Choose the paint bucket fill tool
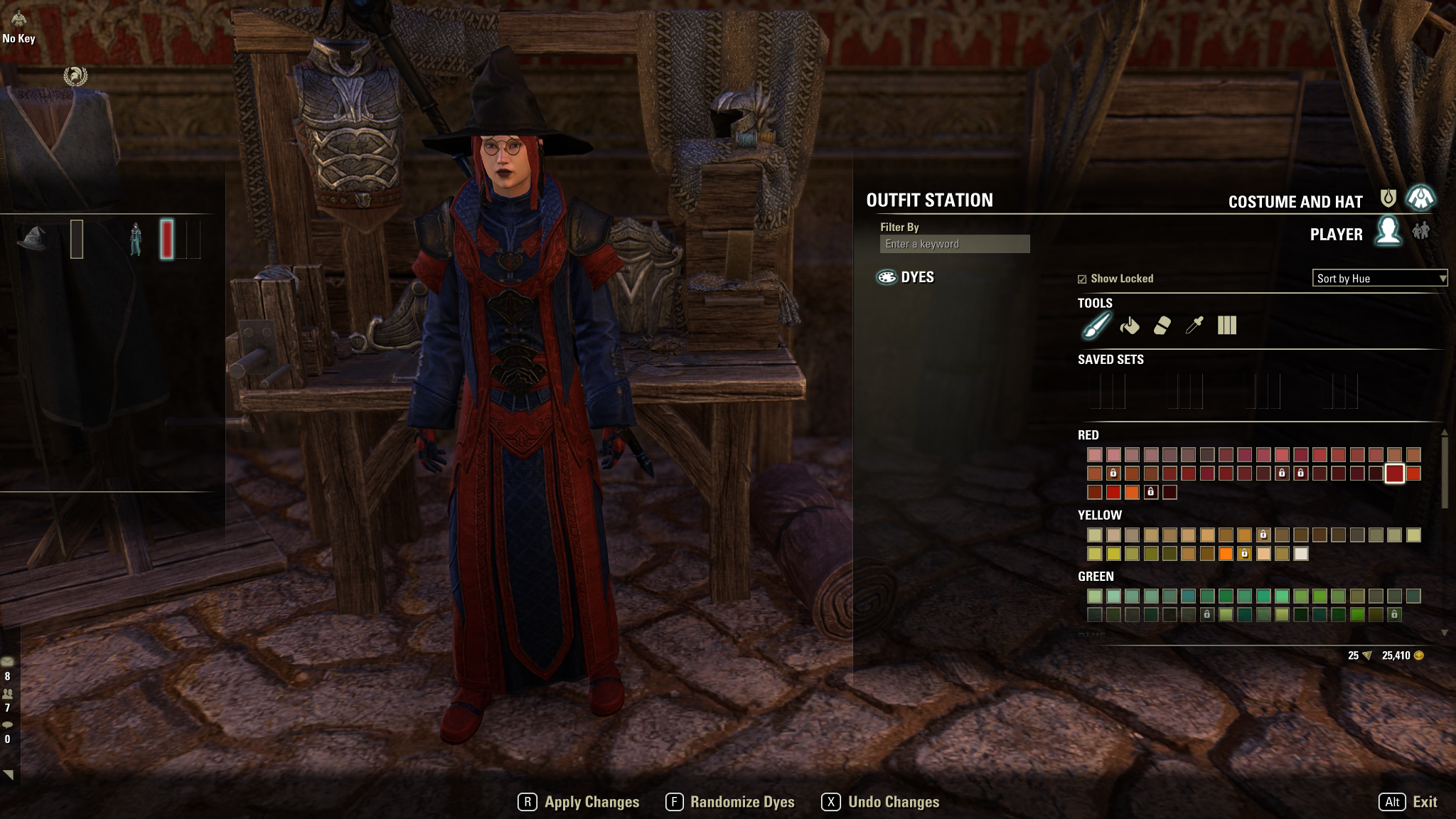This screenshot has height=819, width=1456. [1129, 326]
